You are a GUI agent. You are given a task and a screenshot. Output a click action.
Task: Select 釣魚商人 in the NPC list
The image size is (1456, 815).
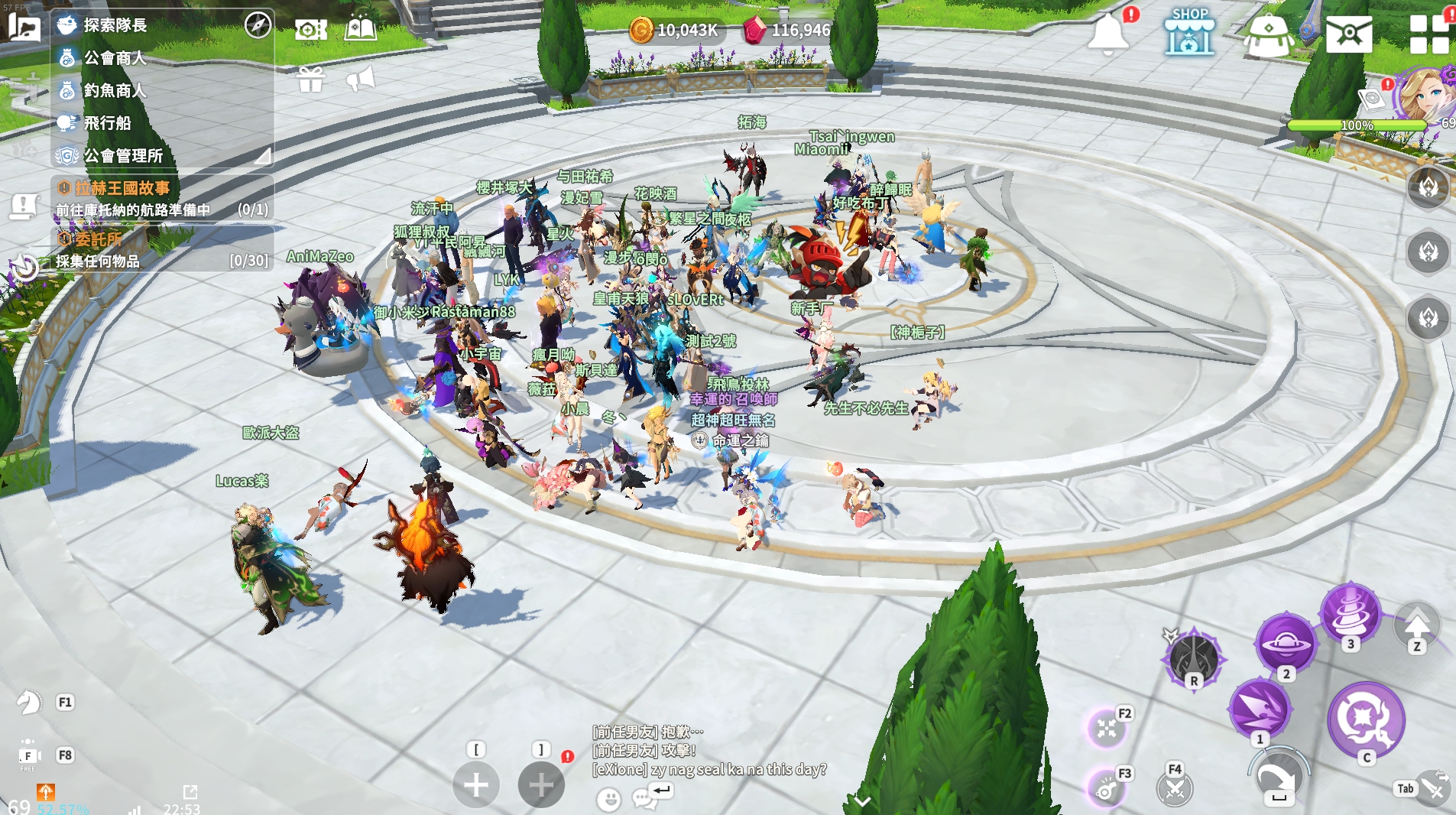115,91
